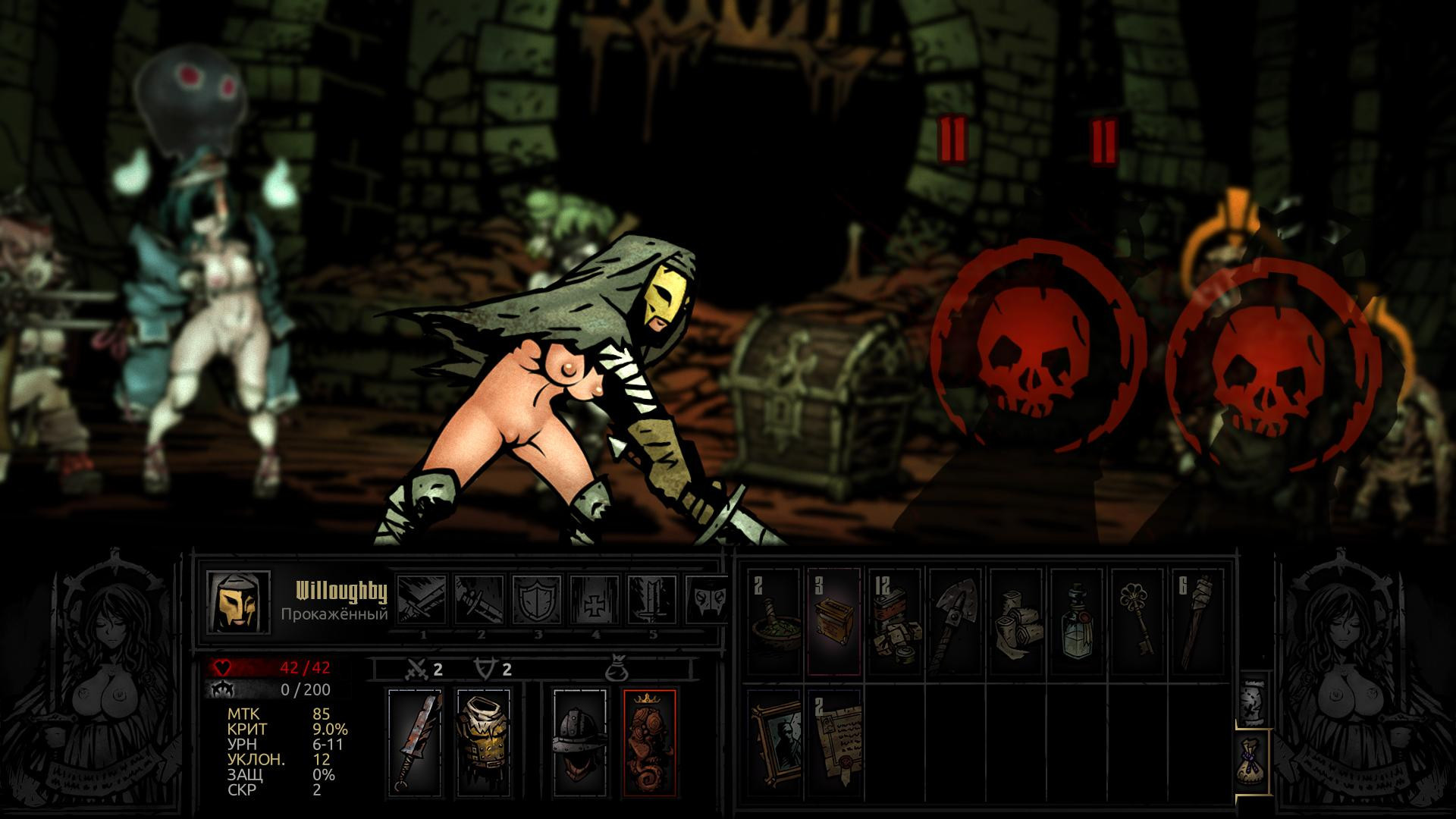1456x819 pixels.
Task: Inspect the equipped yellow armor
Action: tap(483, 742)
